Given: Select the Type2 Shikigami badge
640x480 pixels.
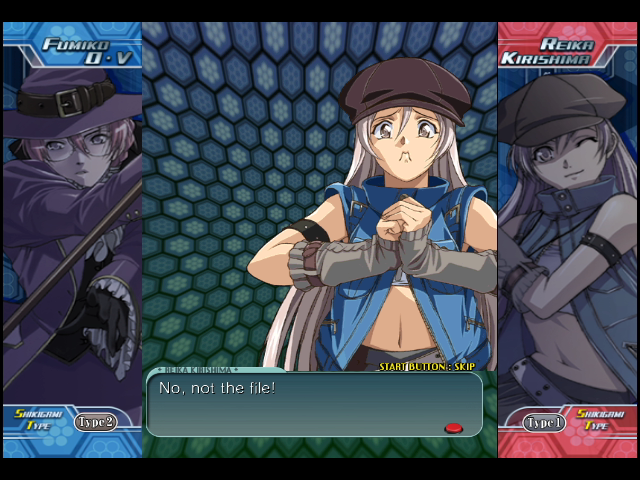Looking at the screenshot, I should (95, 422).
